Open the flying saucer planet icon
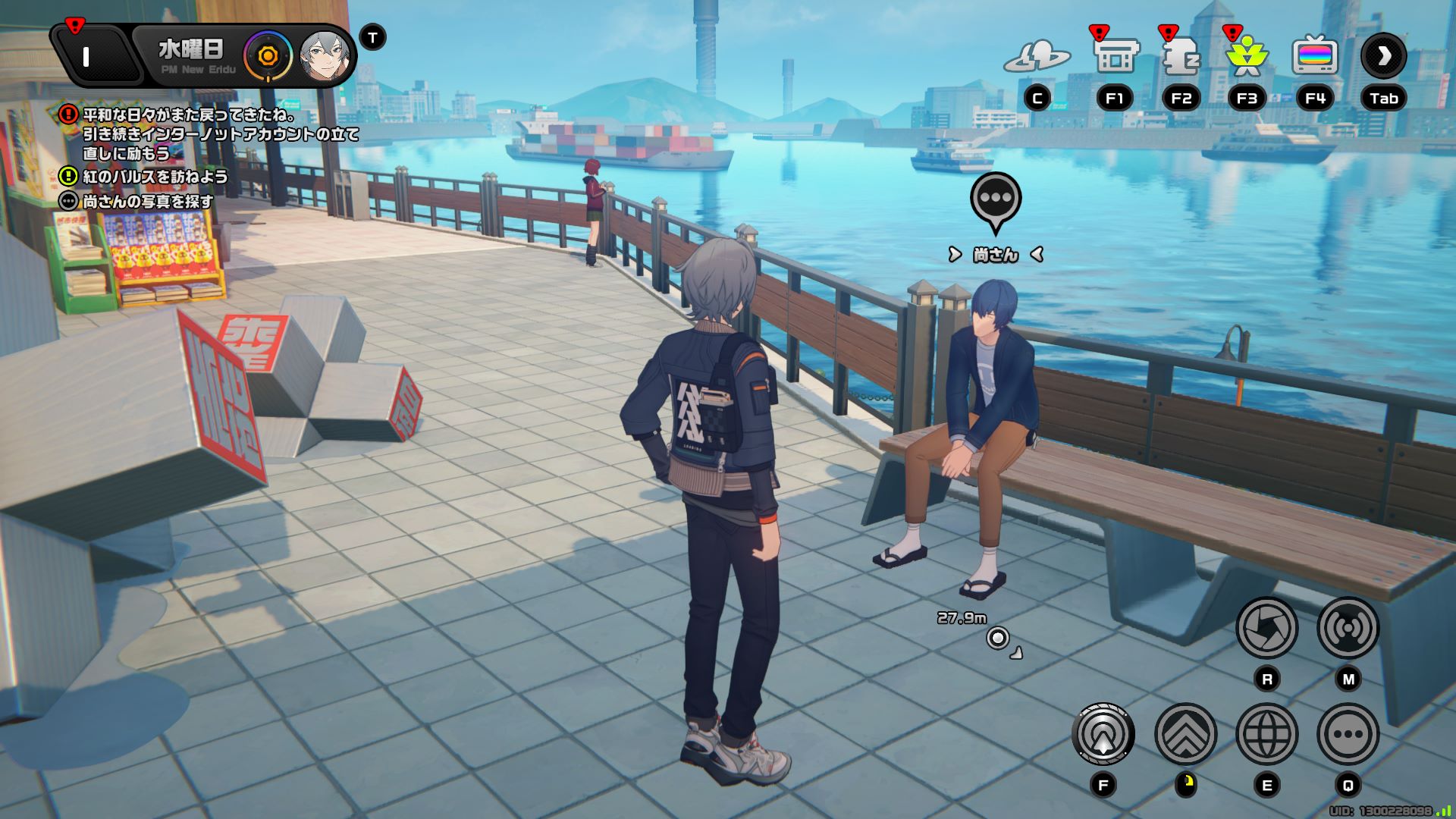Image resolution: width=1456 pixels, height=819 pixels. 1037,56
